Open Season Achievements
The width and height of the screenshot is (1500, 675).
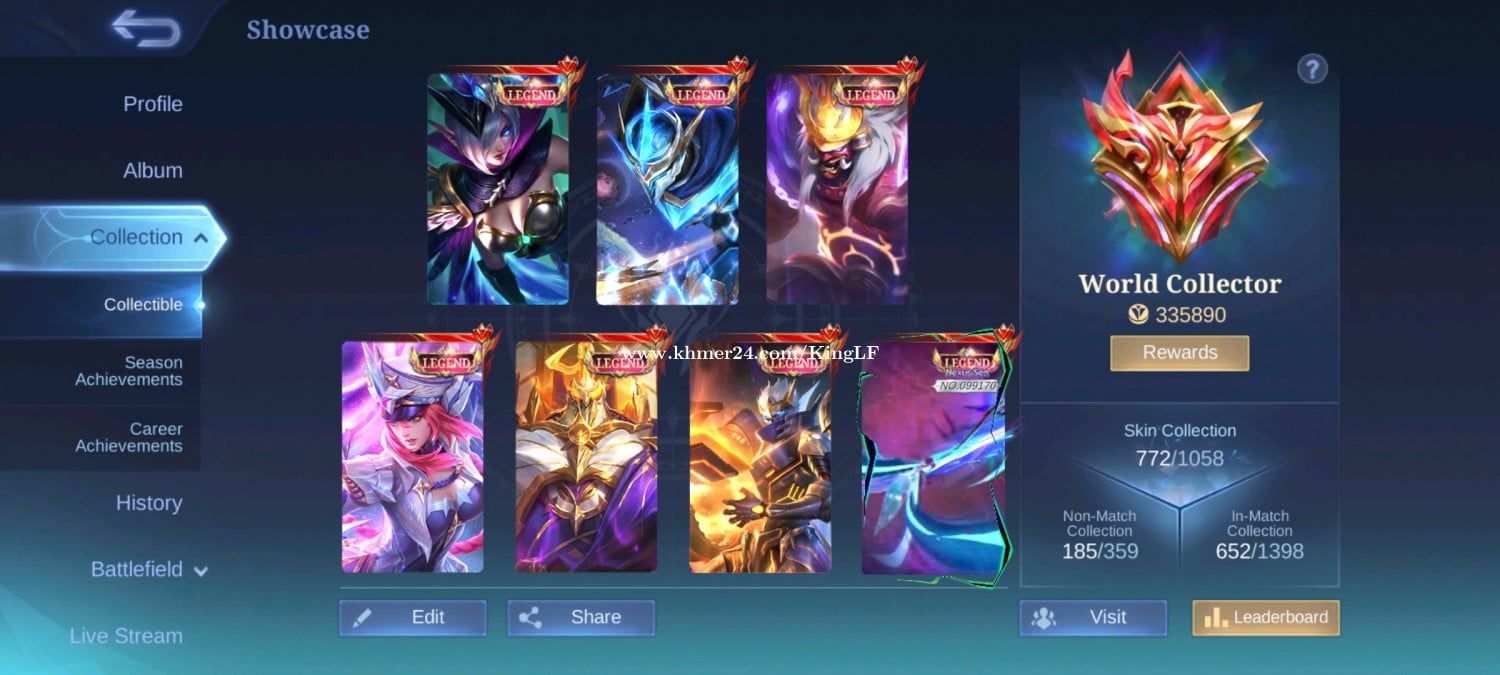point(128,371)
